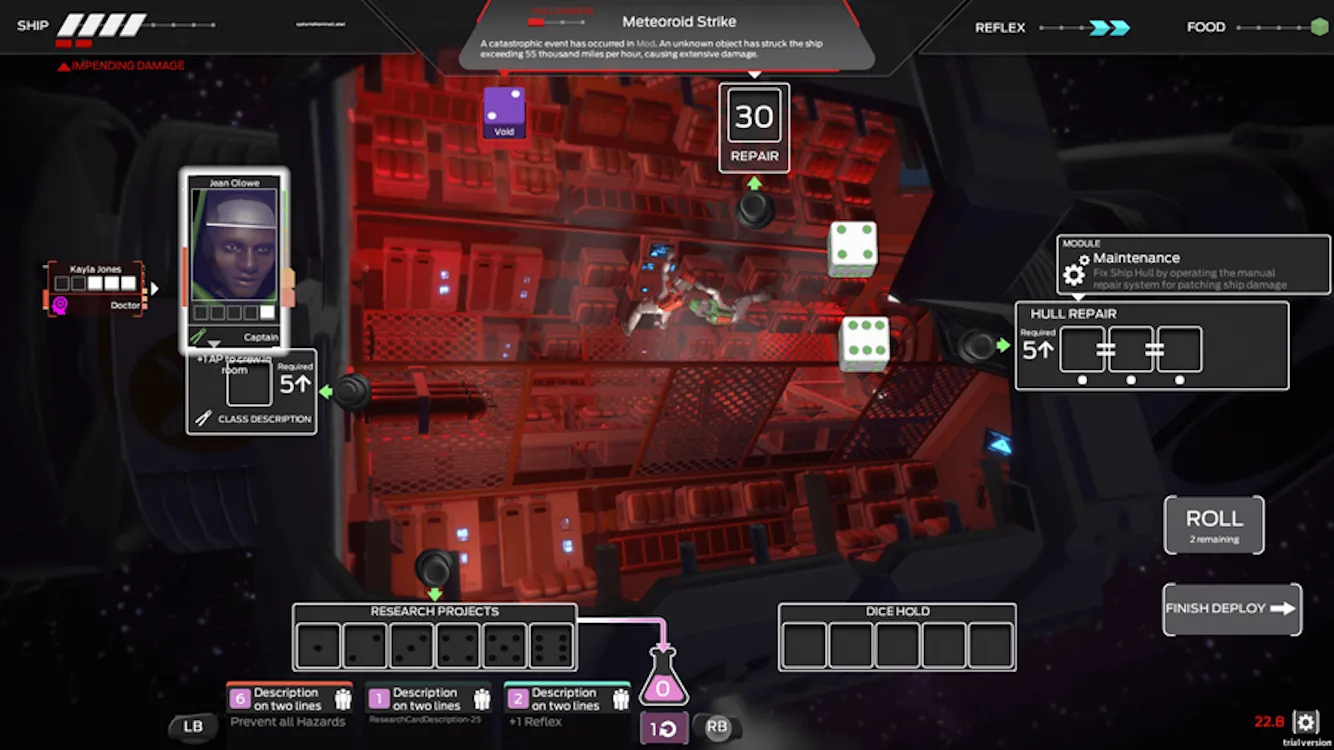Click the Finish Deploy button
Viewport: 1334px width, 750px height.
(x=1231, y=609)
